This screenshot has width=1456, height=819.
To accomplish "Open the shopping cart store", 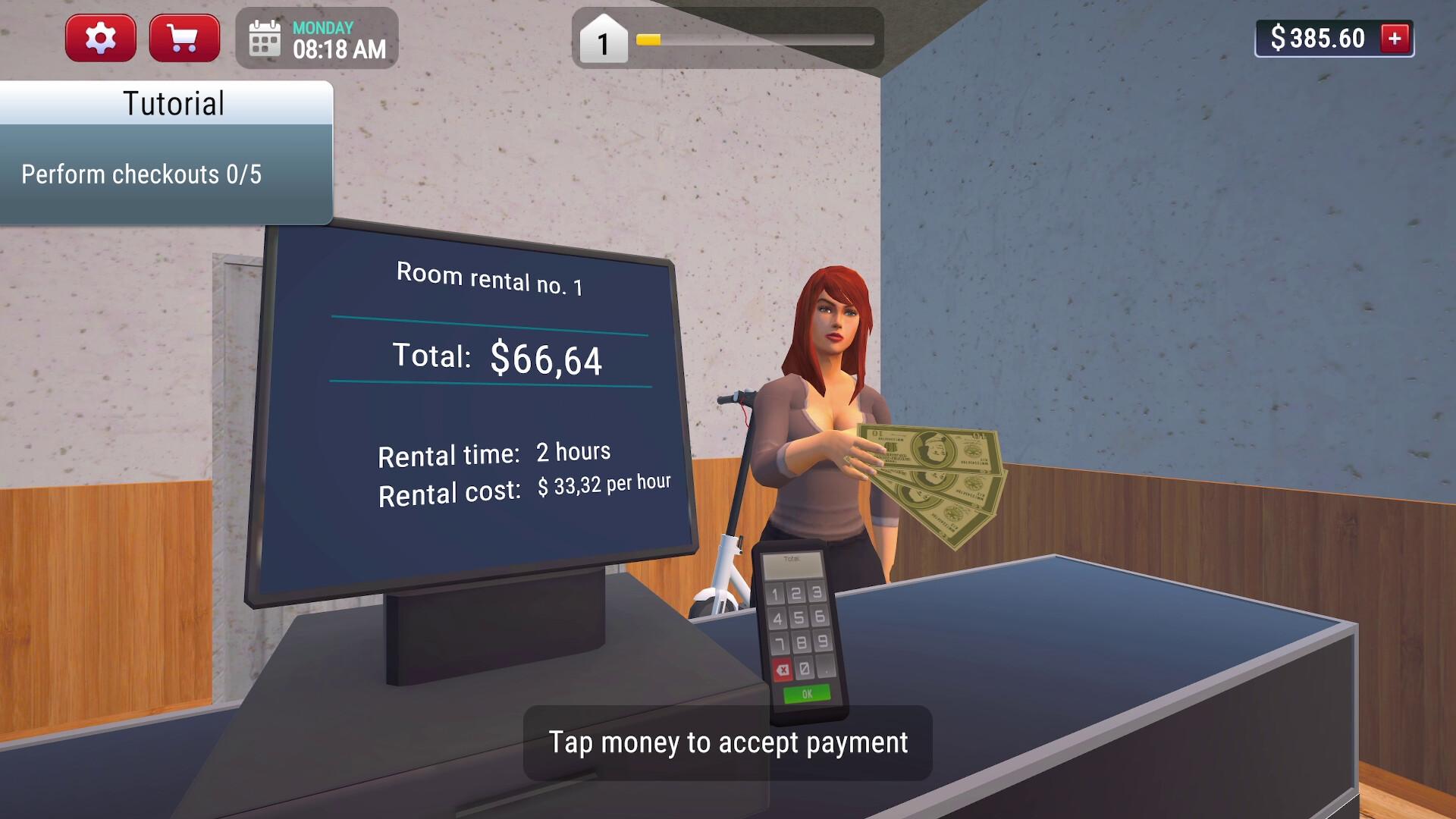I will pyautogui.click(x=184, y=36).
